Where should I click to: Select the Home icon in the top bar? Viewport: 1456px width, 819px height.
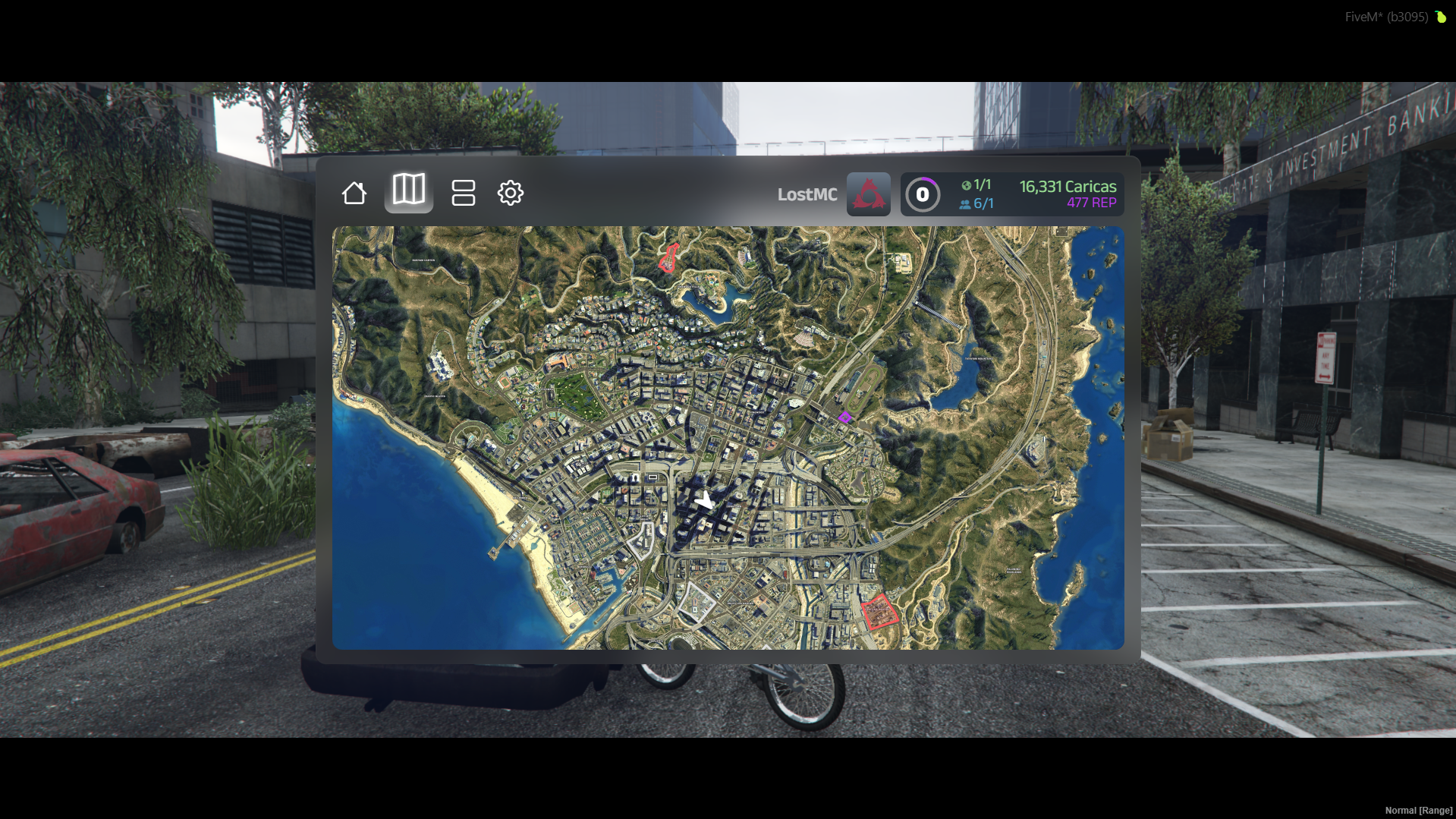point(354,194)
